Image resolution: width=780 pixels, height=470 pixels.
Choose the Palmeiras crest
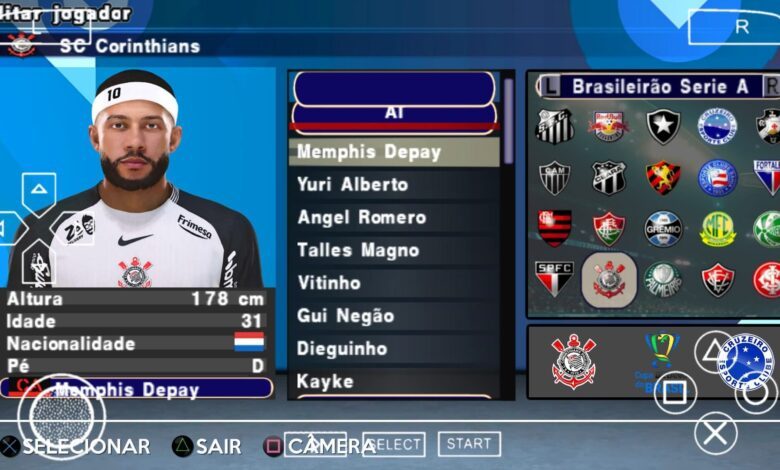pyautogui.click(x=663, y=280)
